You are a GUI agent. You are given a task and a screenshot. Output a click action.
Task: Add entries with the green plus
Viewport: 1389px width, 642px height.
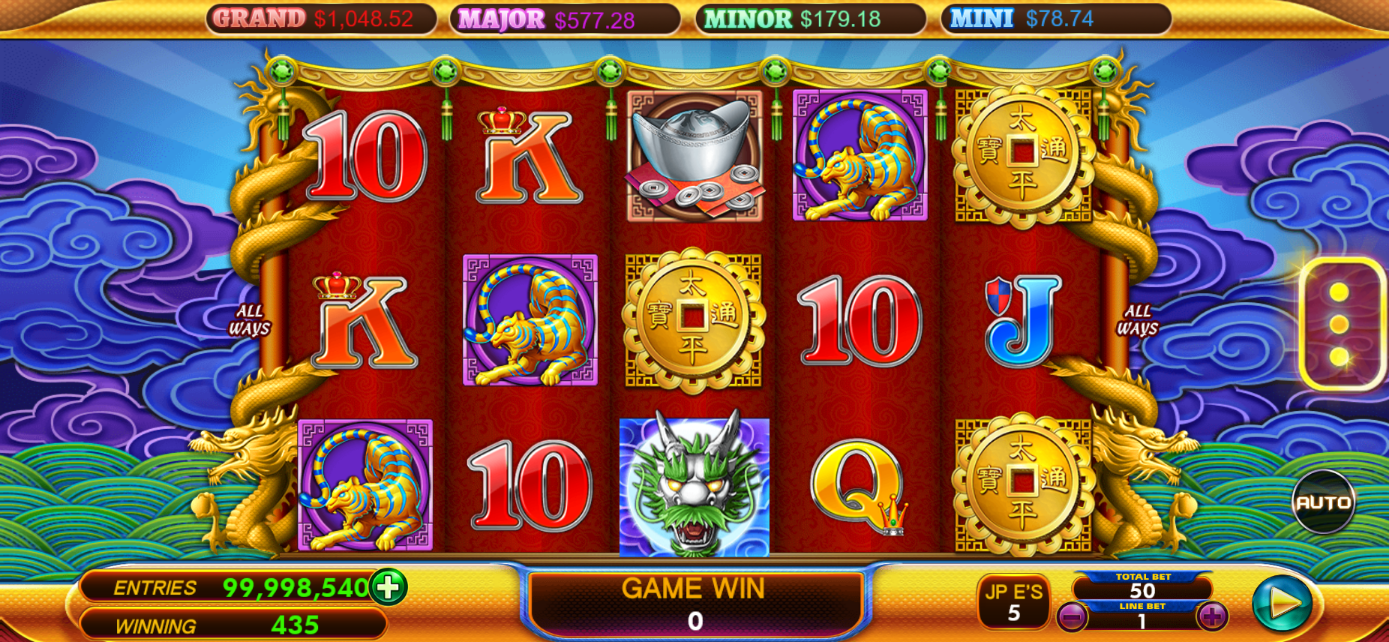tap(388, 587)
